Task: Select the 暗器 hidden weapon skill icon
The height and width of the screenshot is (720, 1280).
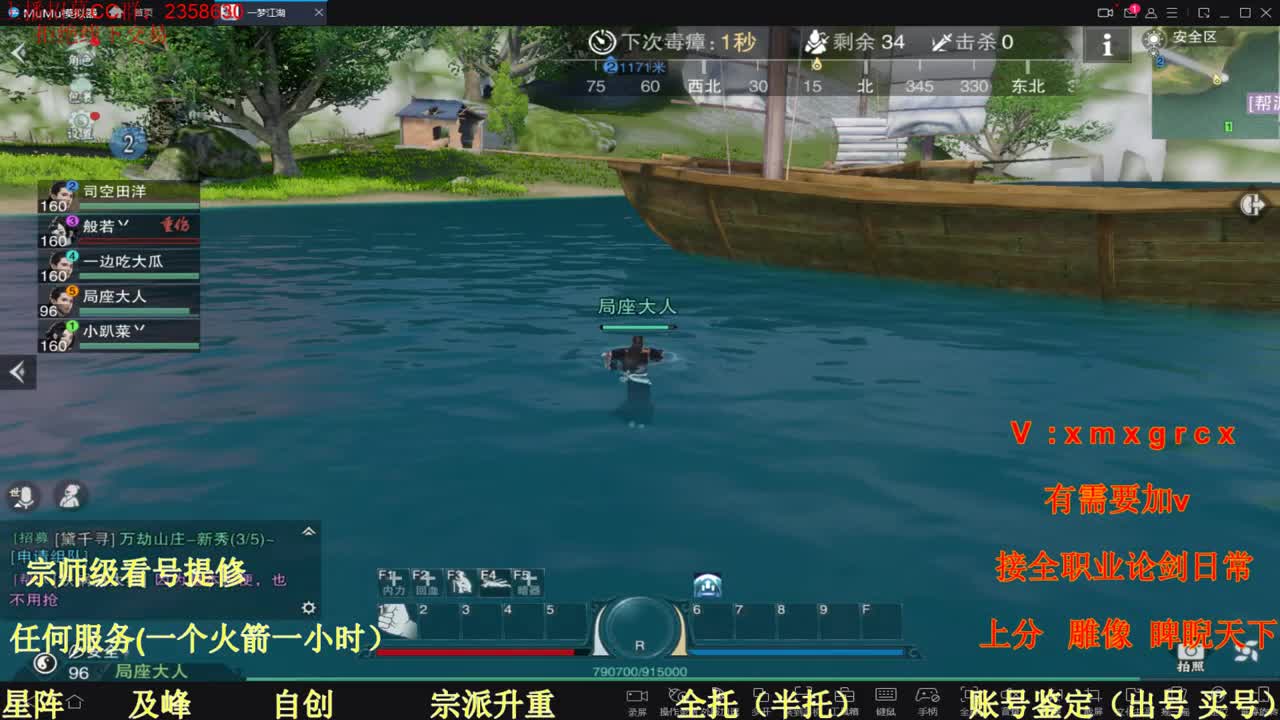Action: [x=529, y=582]
